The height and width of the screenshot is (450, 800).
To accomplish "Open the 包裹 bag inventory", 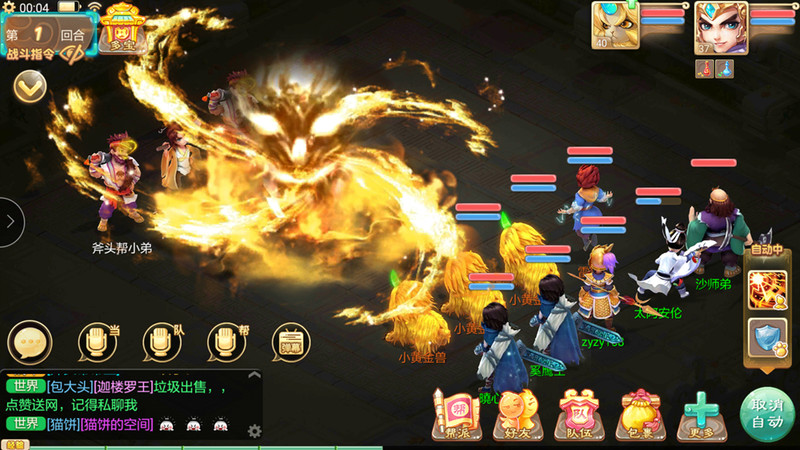I will click(640, 414).
